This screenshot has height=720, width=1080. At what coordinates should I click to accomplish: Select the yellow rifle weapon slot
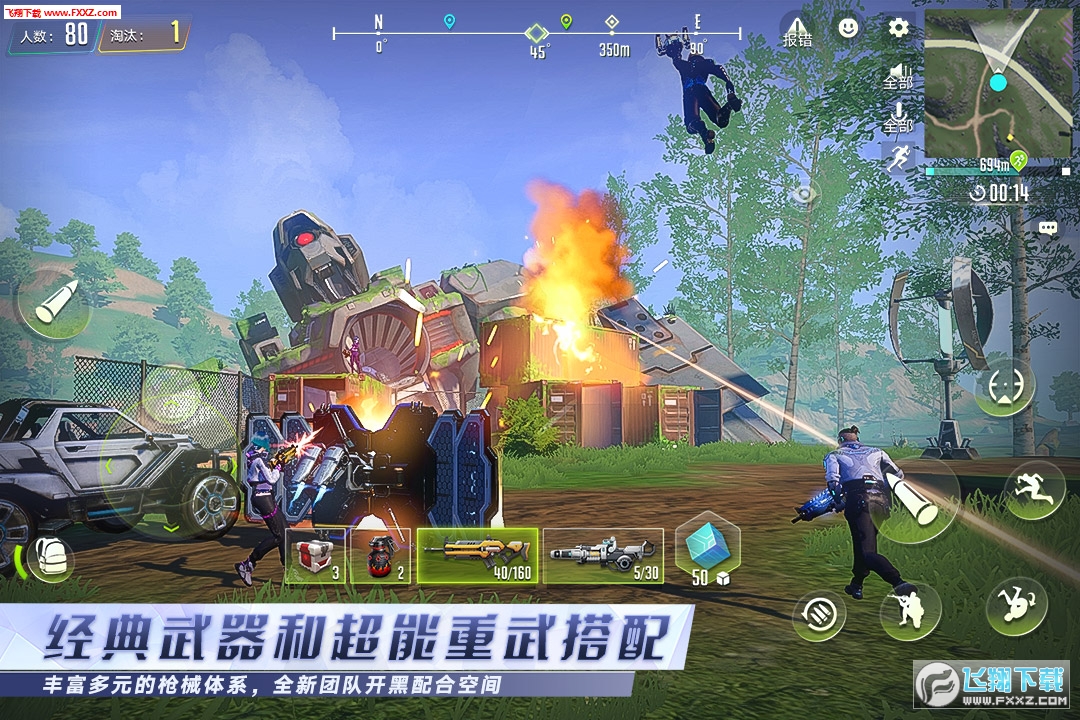(x=477, y=555)
